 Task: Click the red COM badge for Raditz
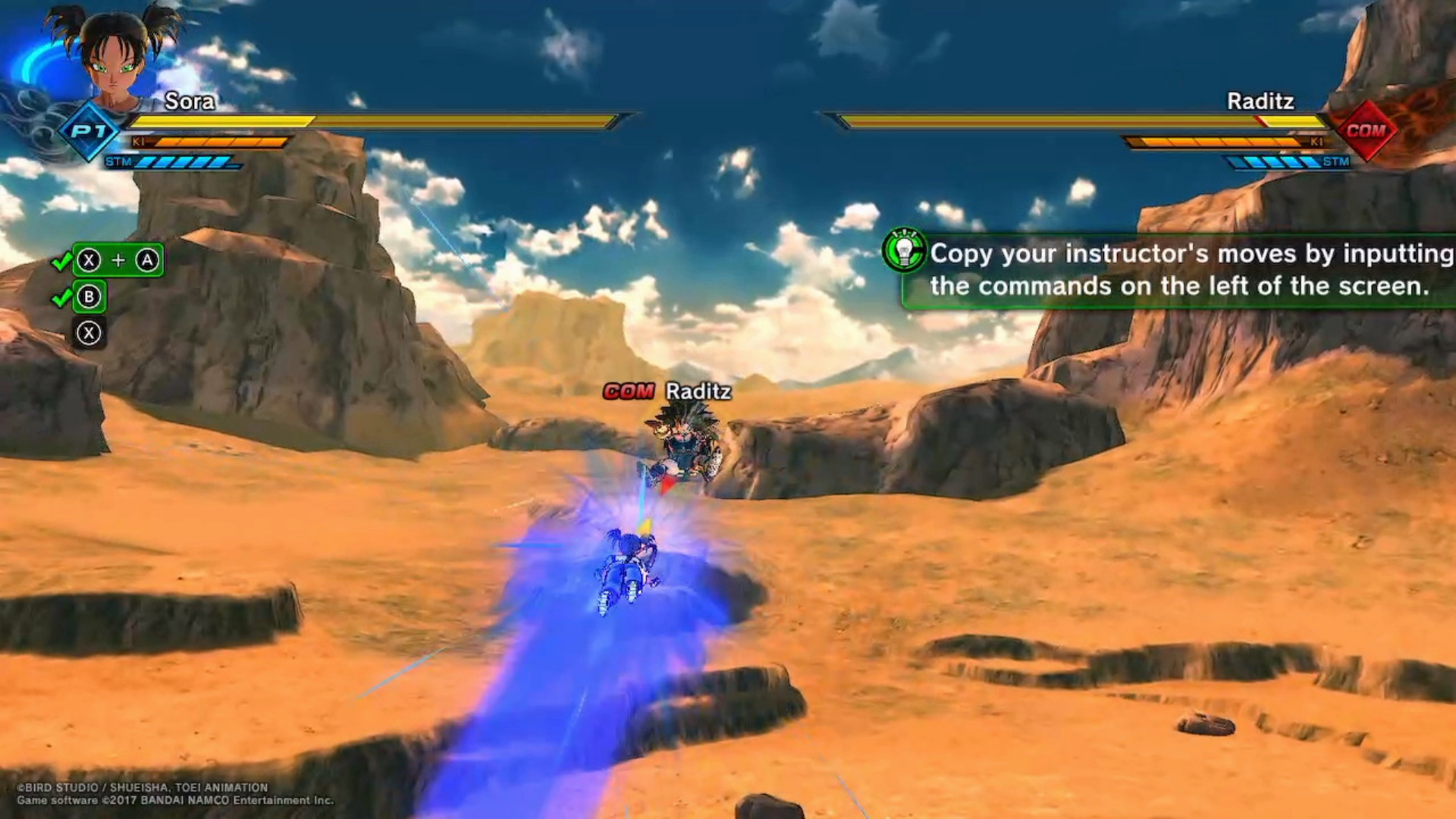(x=1366, y=130)
